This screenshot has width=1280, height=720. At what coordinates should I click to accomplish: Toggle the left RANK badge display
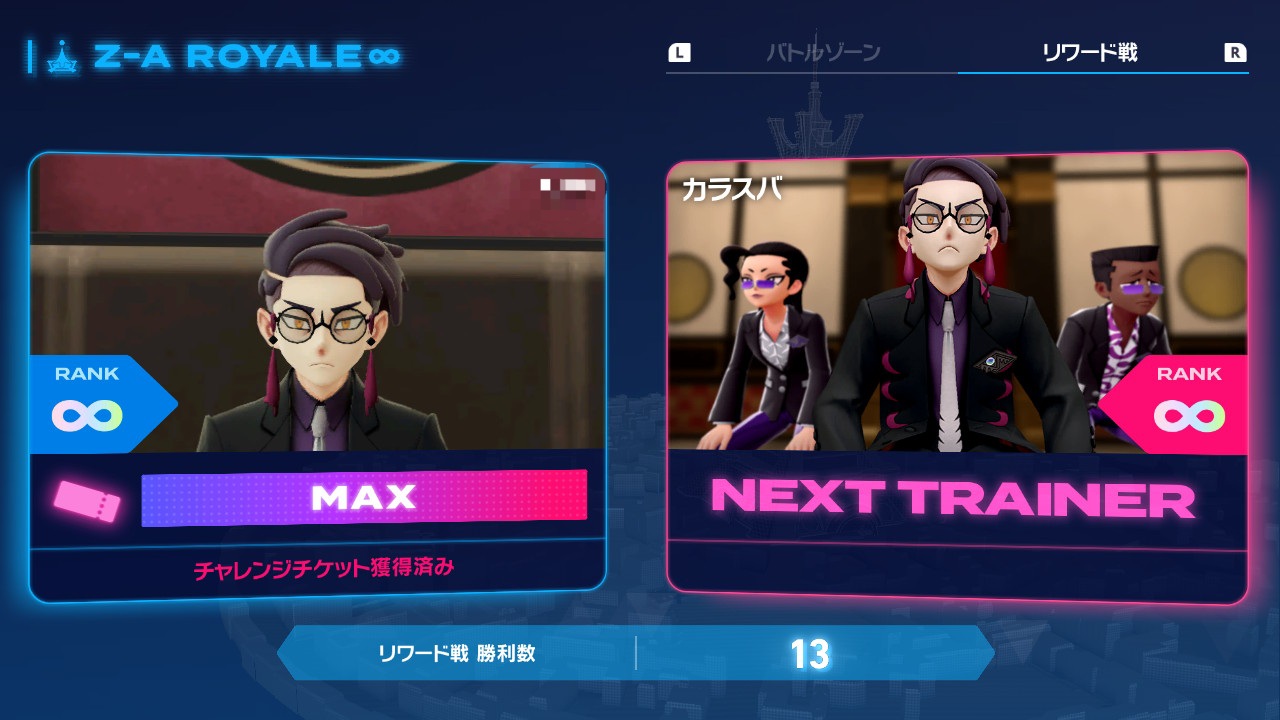(90, 399)
